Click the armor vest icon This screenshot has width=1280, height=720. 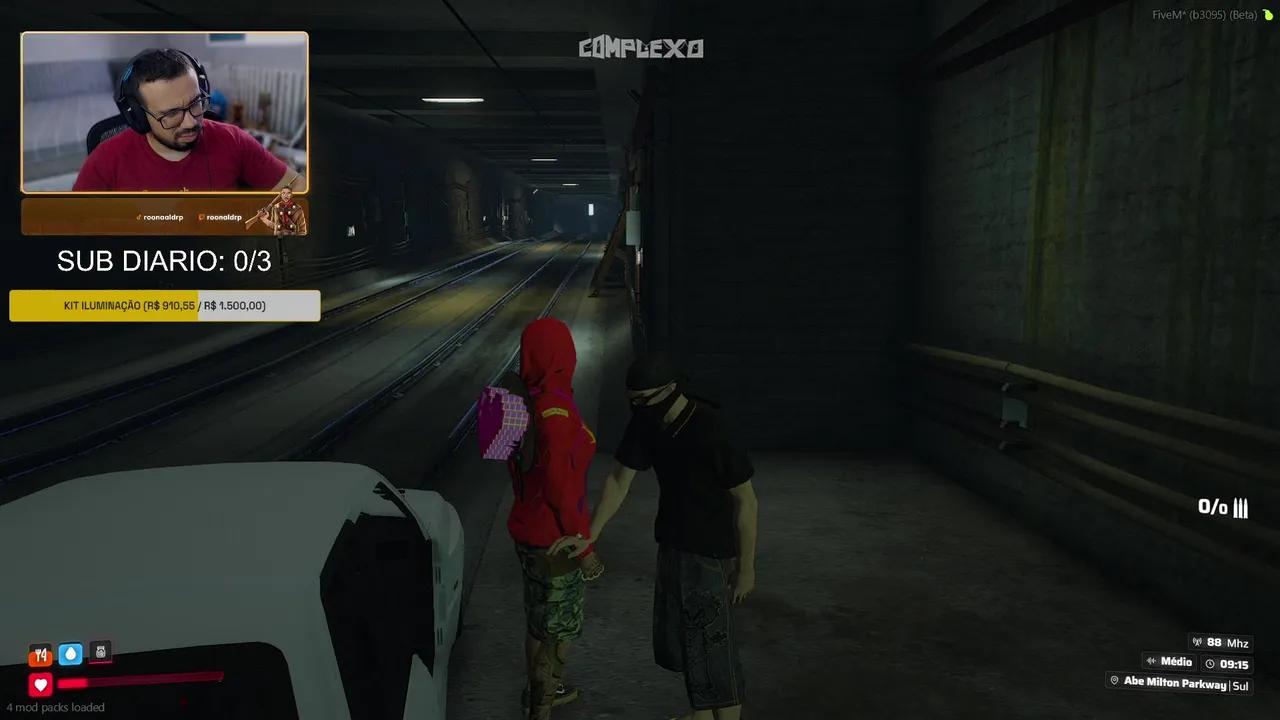point(100,651)
